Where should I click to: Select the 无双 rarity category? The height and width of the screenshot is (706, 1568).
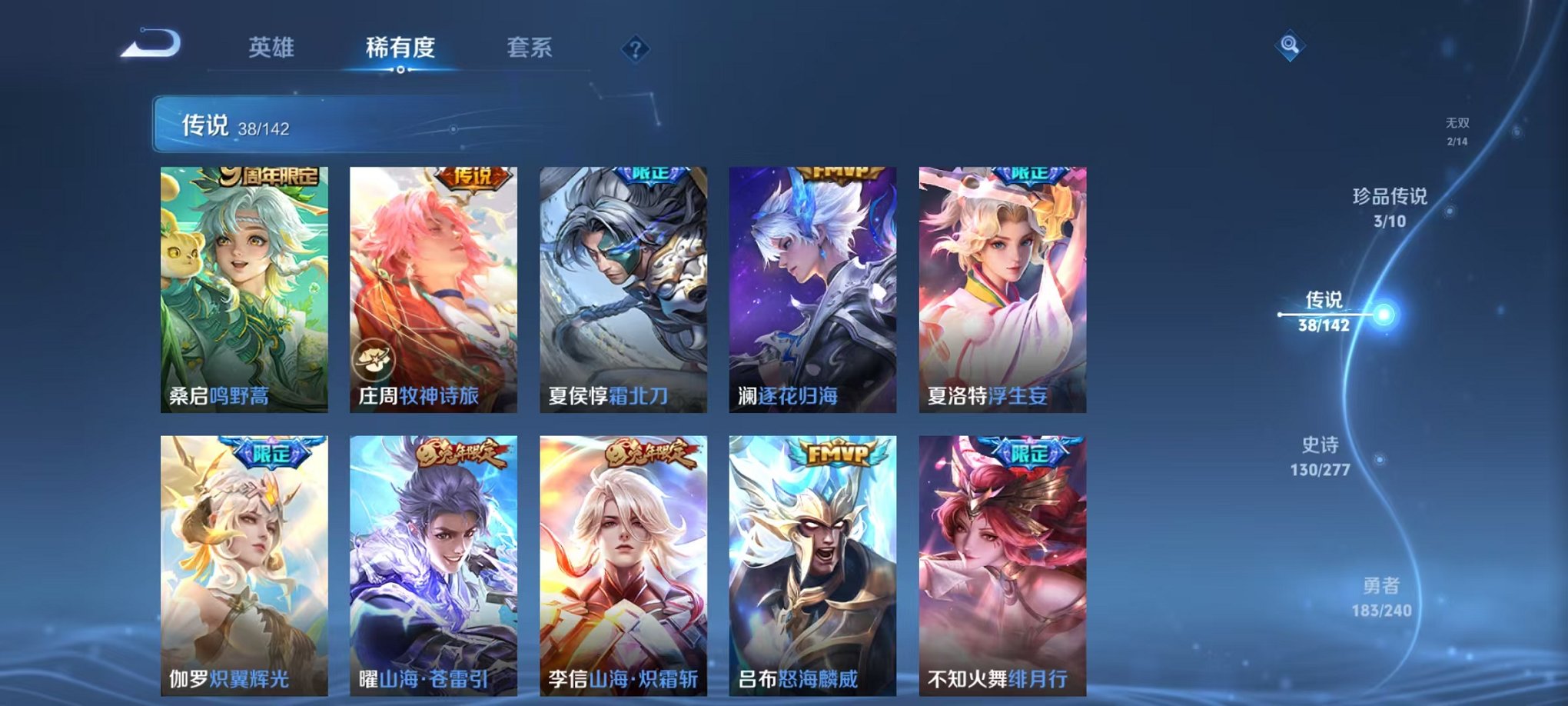pos(1456,129)
